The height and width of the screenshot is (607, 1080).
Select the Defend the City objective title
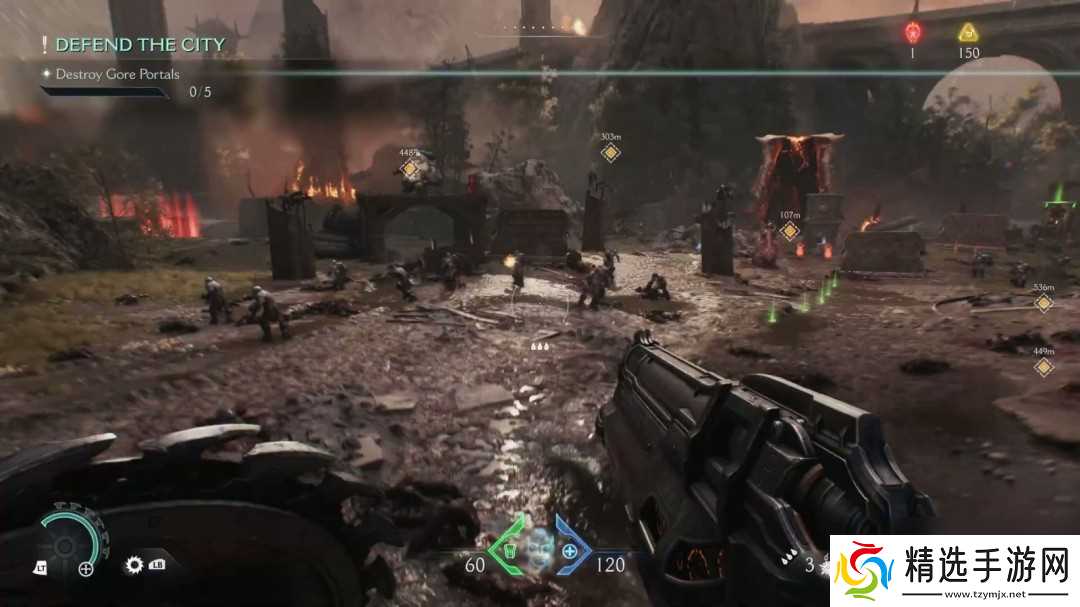(139, 45)
